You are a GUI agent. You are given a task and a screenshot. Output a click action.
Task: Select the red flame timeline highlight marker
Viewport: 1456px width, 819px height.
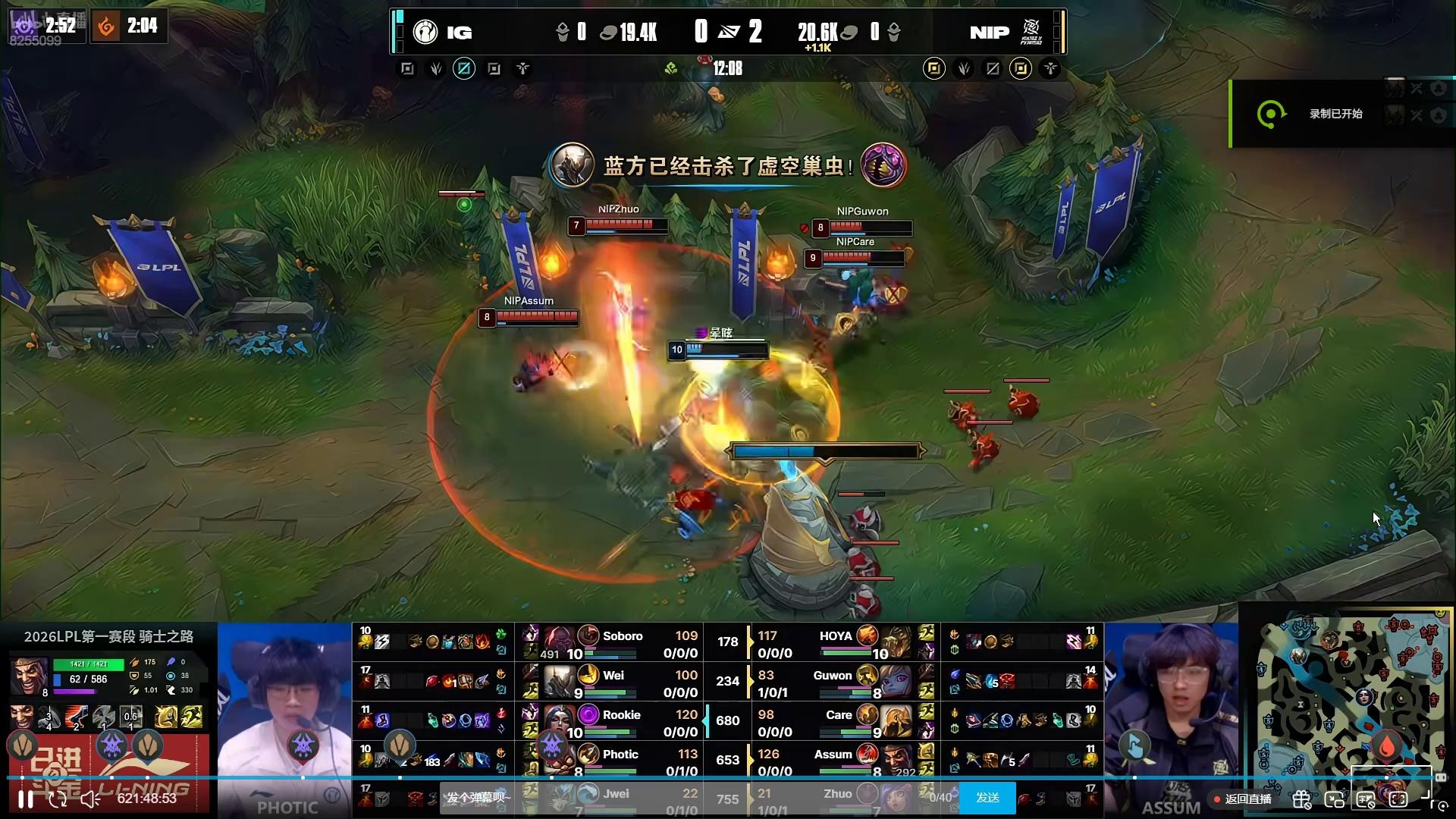pos(1387,746)
